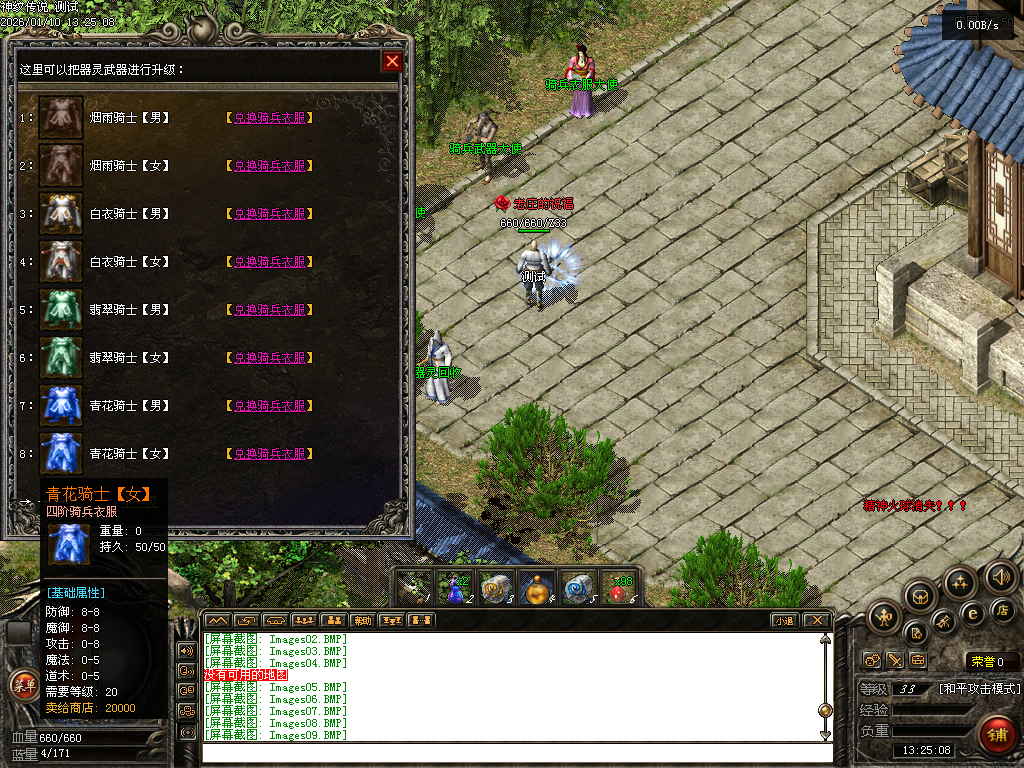The width and height of the screenshot is (1024, 768).
Task: Use the red gem stack x98
Action: (x=622, y=588)
